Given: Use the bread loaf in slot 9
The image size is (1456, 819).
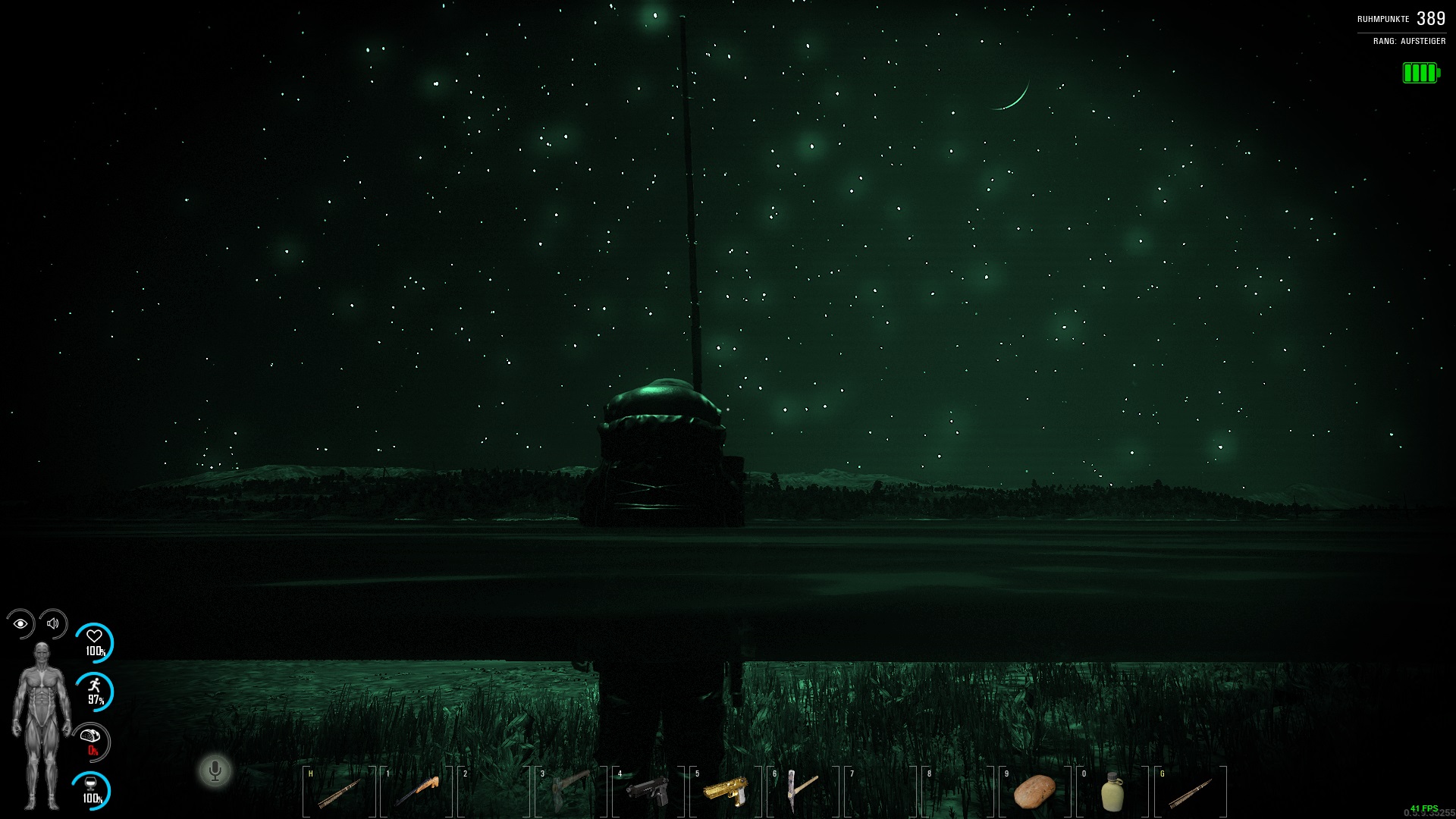Looking at the screenshot, I should [1034, 792].
